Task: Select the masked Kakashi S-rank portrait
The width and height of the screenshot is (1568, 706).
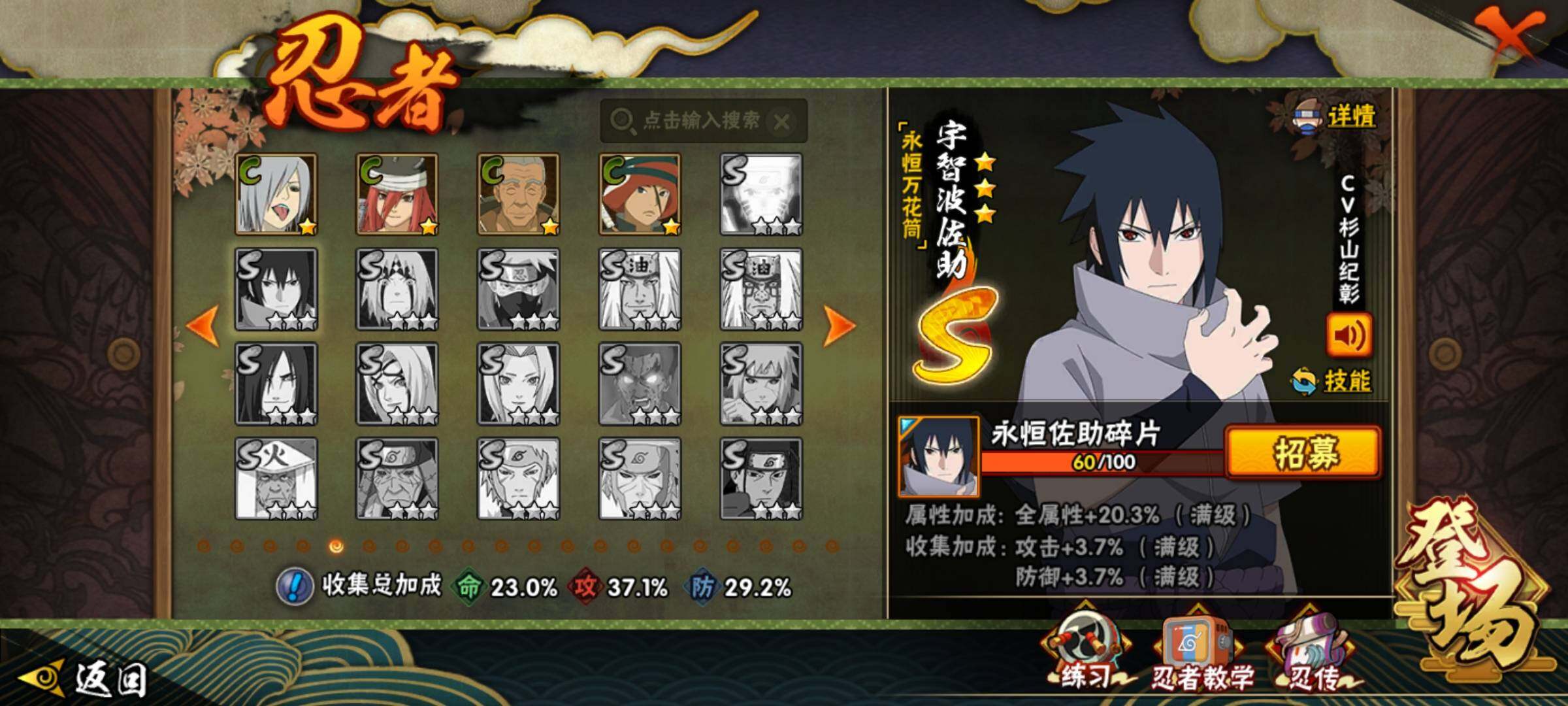Action: [x=519, y=289]
